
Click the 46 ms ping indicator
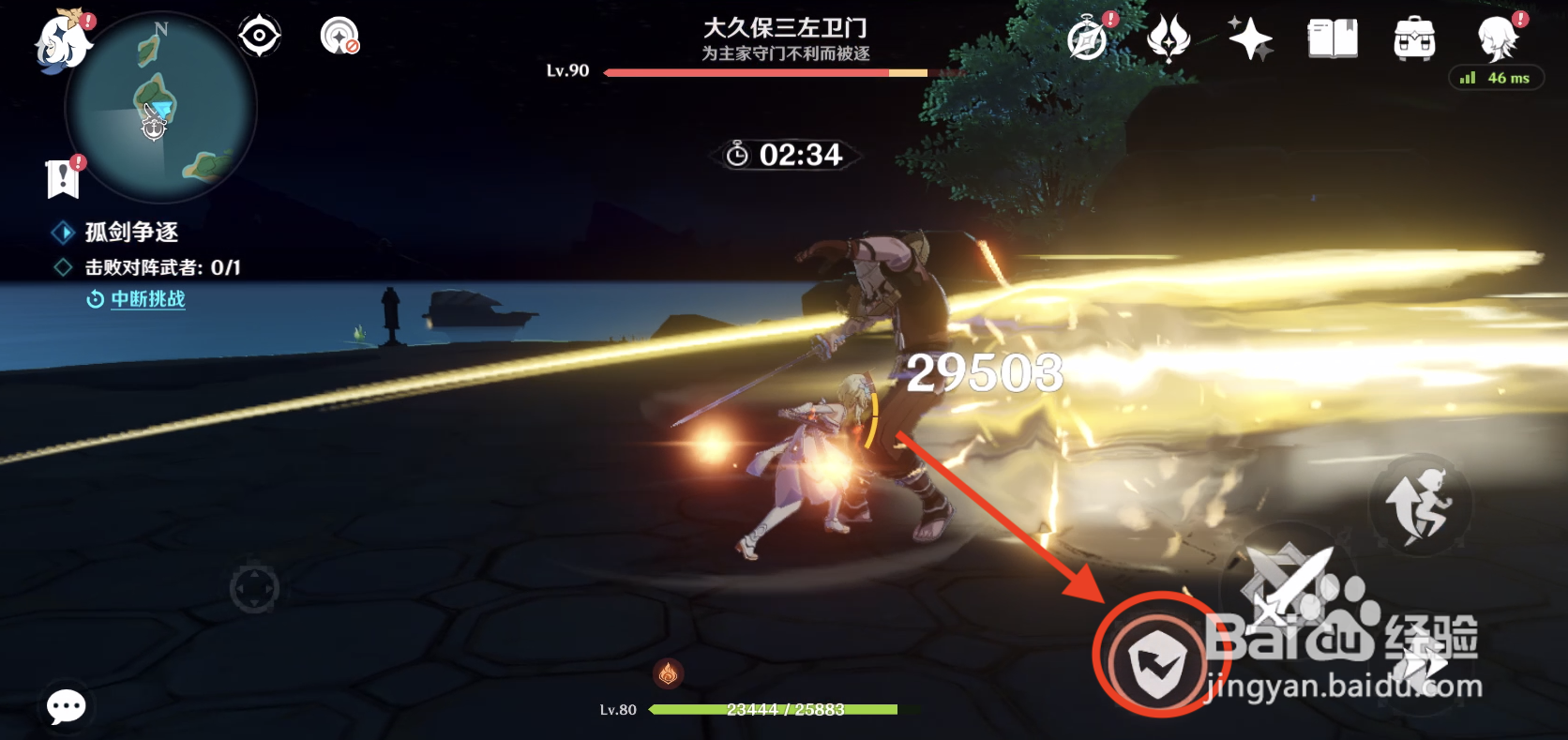1496,79
